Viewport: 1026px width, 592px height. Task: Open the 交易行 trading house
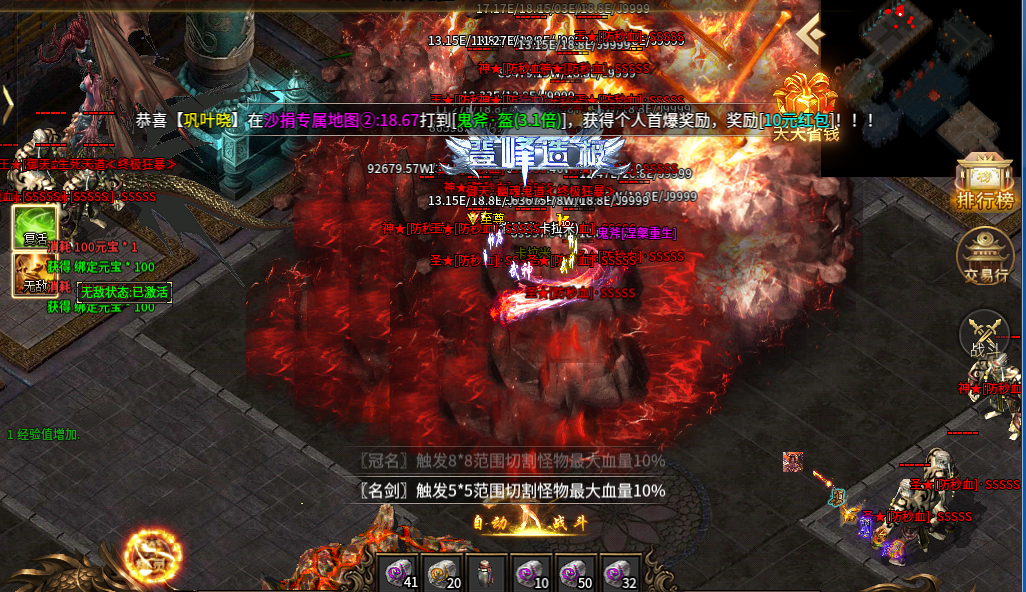coord(985,256)
